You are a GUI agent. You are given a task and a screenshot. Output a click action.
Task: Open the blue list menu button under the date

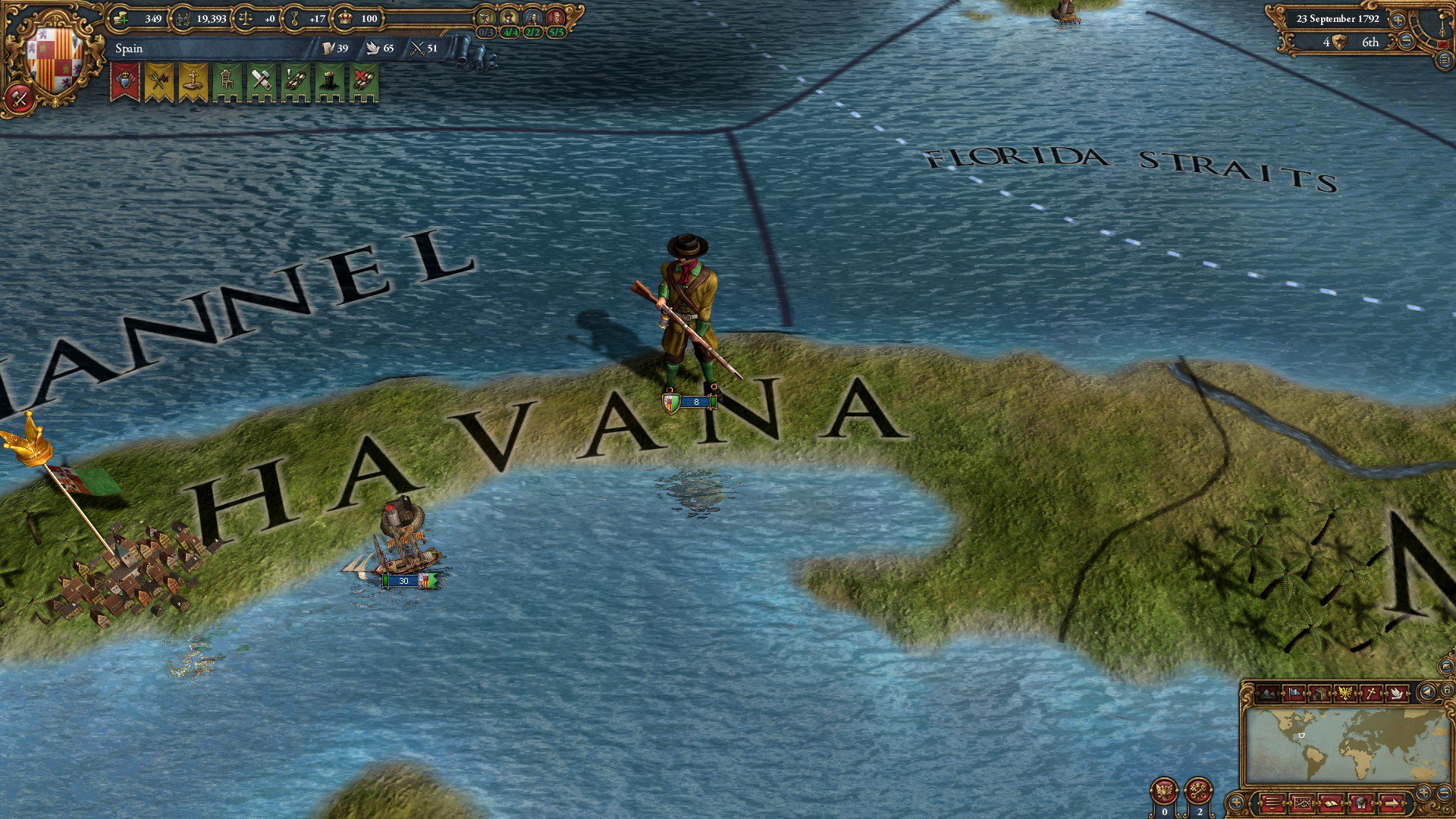(x=1445, y=61)
